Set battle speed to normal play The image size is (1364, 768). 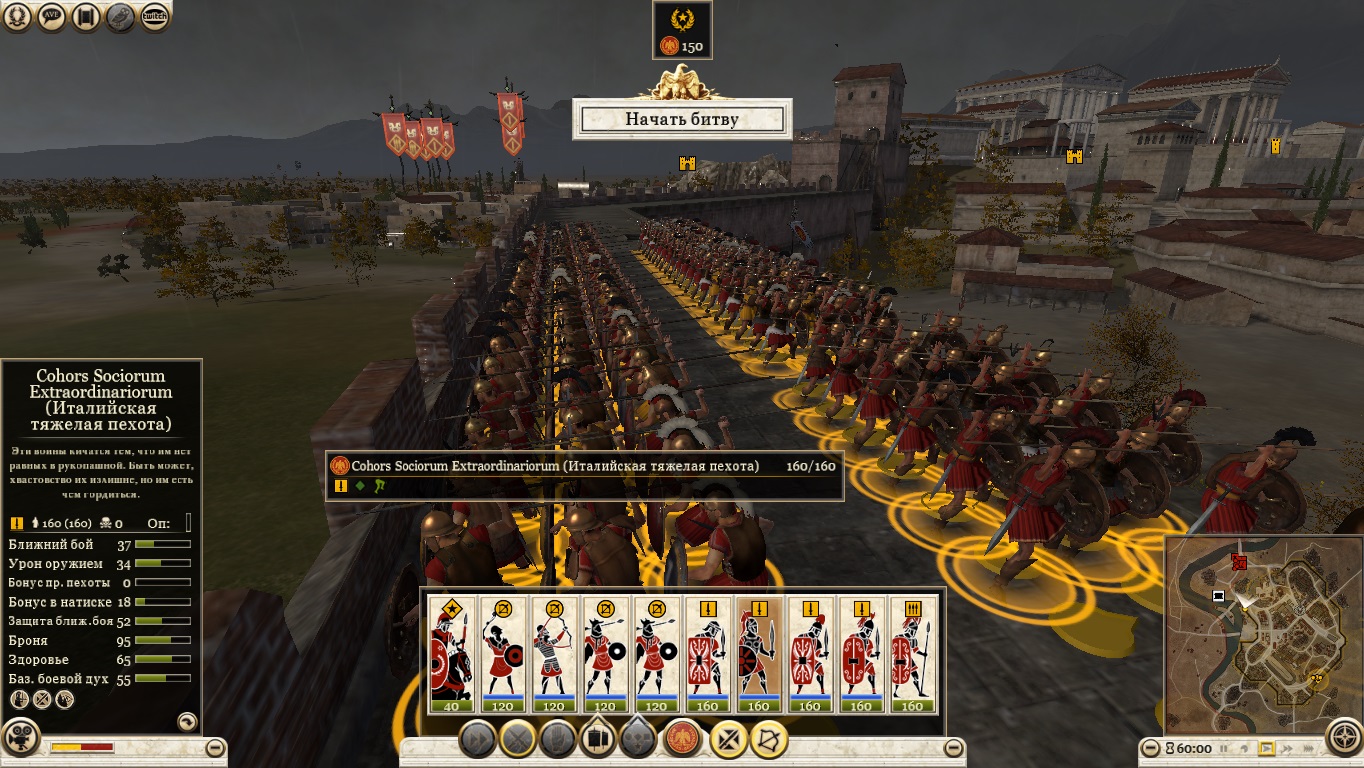1266,748
